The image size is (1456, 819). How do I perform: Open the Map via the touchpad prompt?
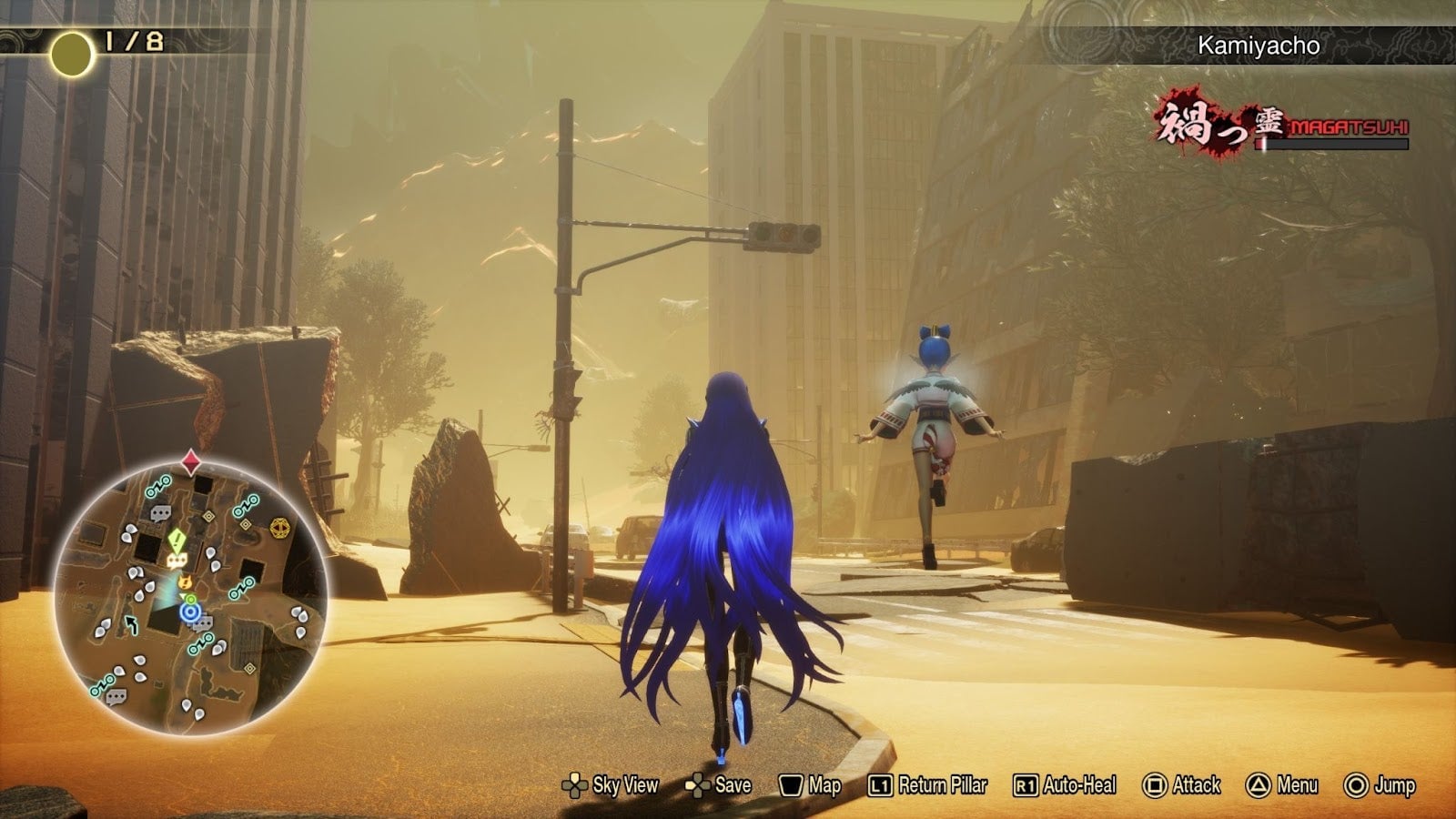click(x=814, y=784)
